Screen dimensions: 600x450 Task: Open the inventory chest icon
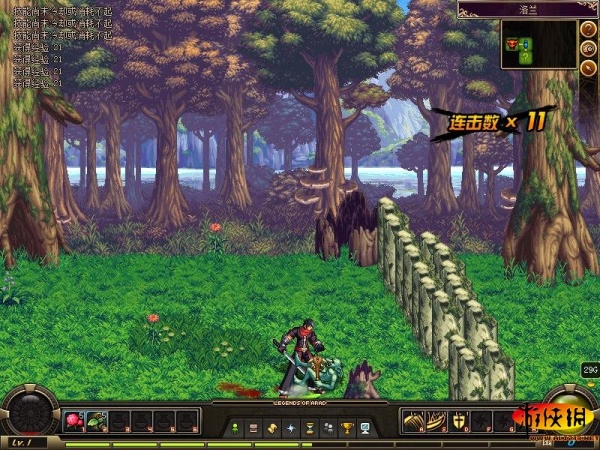click(254, 427)
